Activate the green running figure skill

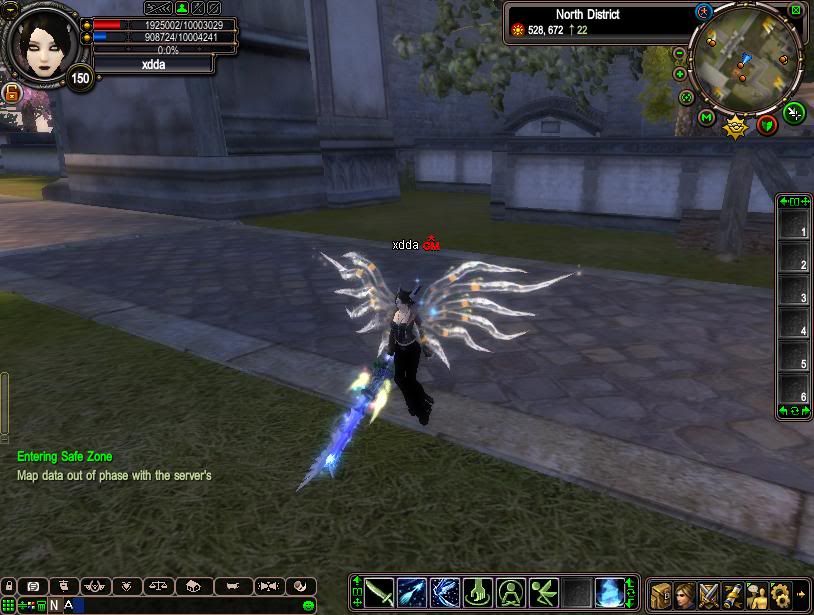tap(543, 592)
